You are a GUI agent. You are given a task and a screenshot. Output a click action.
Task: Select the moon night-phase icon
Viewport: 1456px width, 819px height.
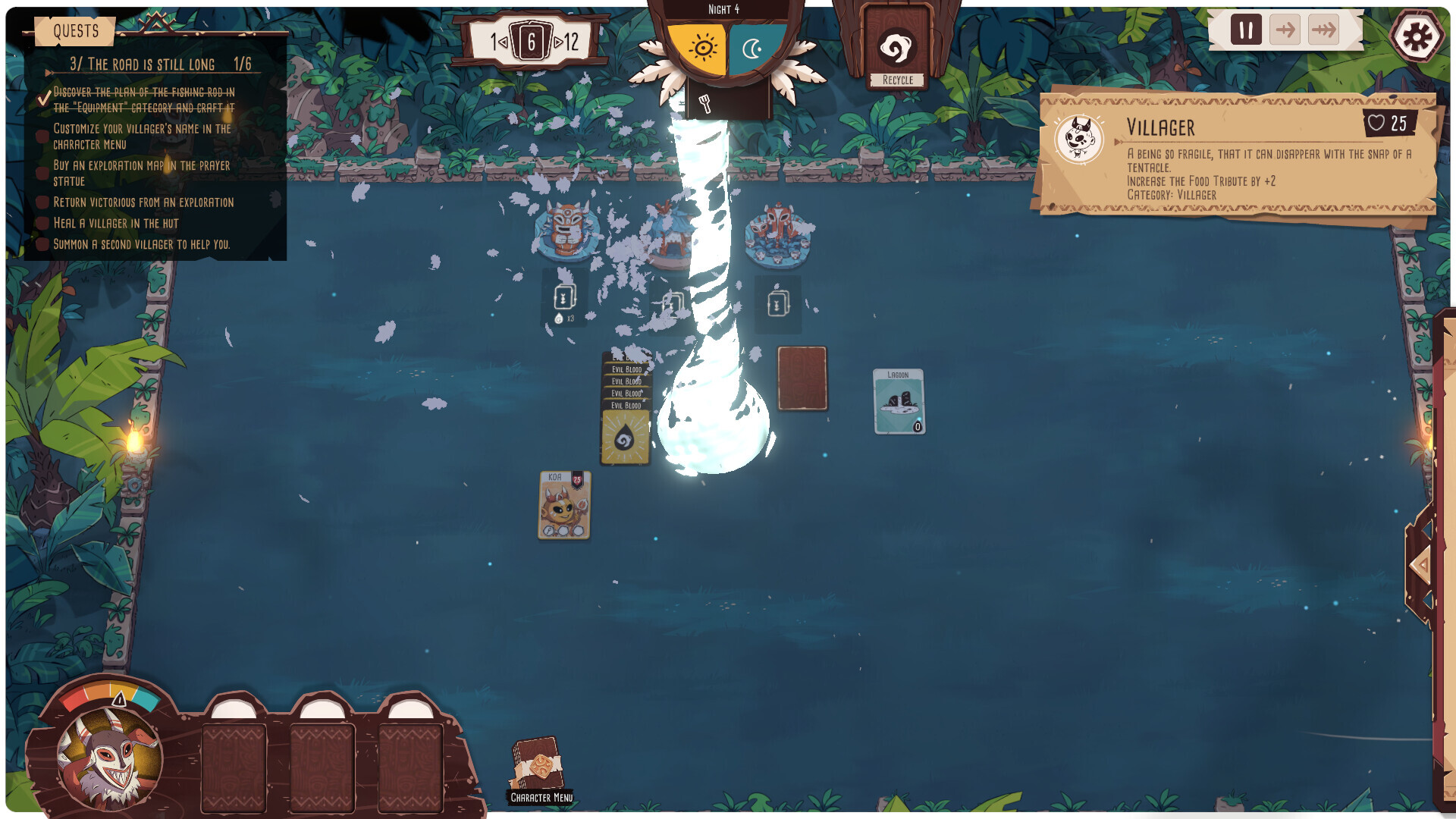(x=753, y=49)
